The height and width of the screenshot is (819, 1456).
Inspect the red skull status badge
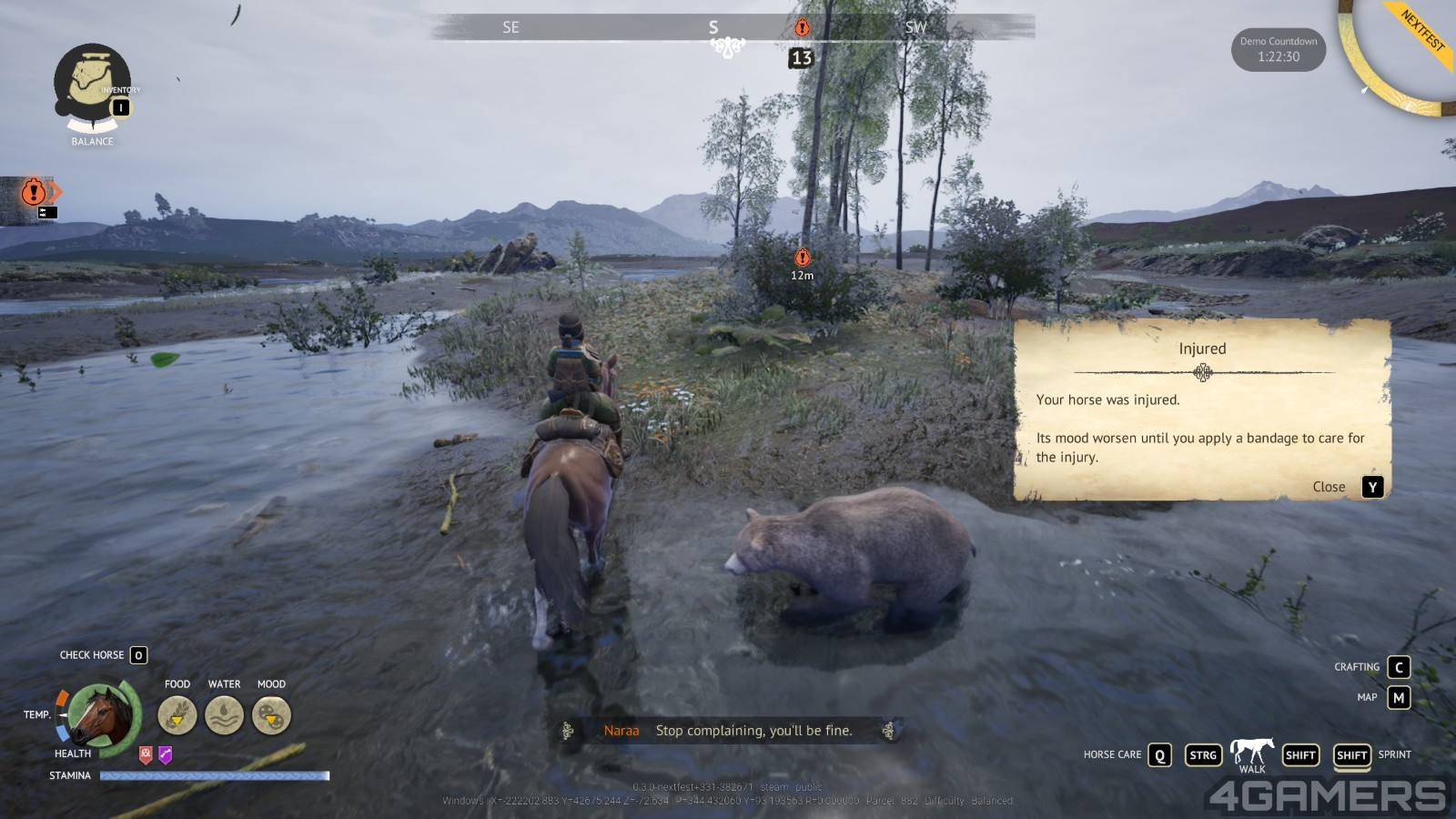146,754
